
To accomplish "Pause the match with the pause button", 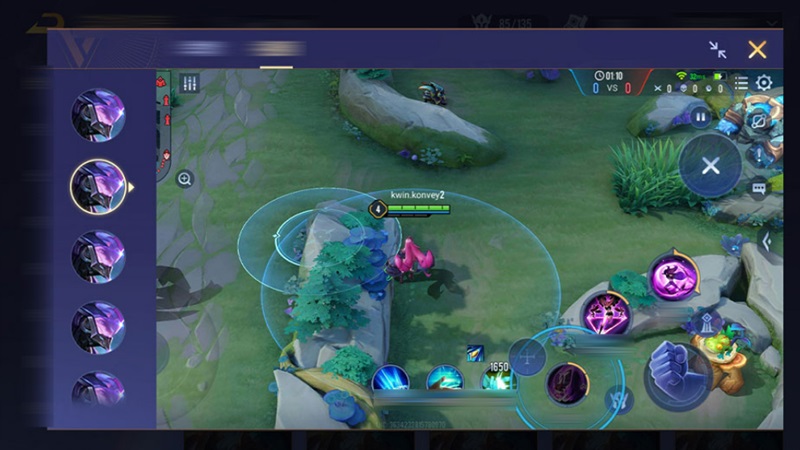I will [700, 116].
